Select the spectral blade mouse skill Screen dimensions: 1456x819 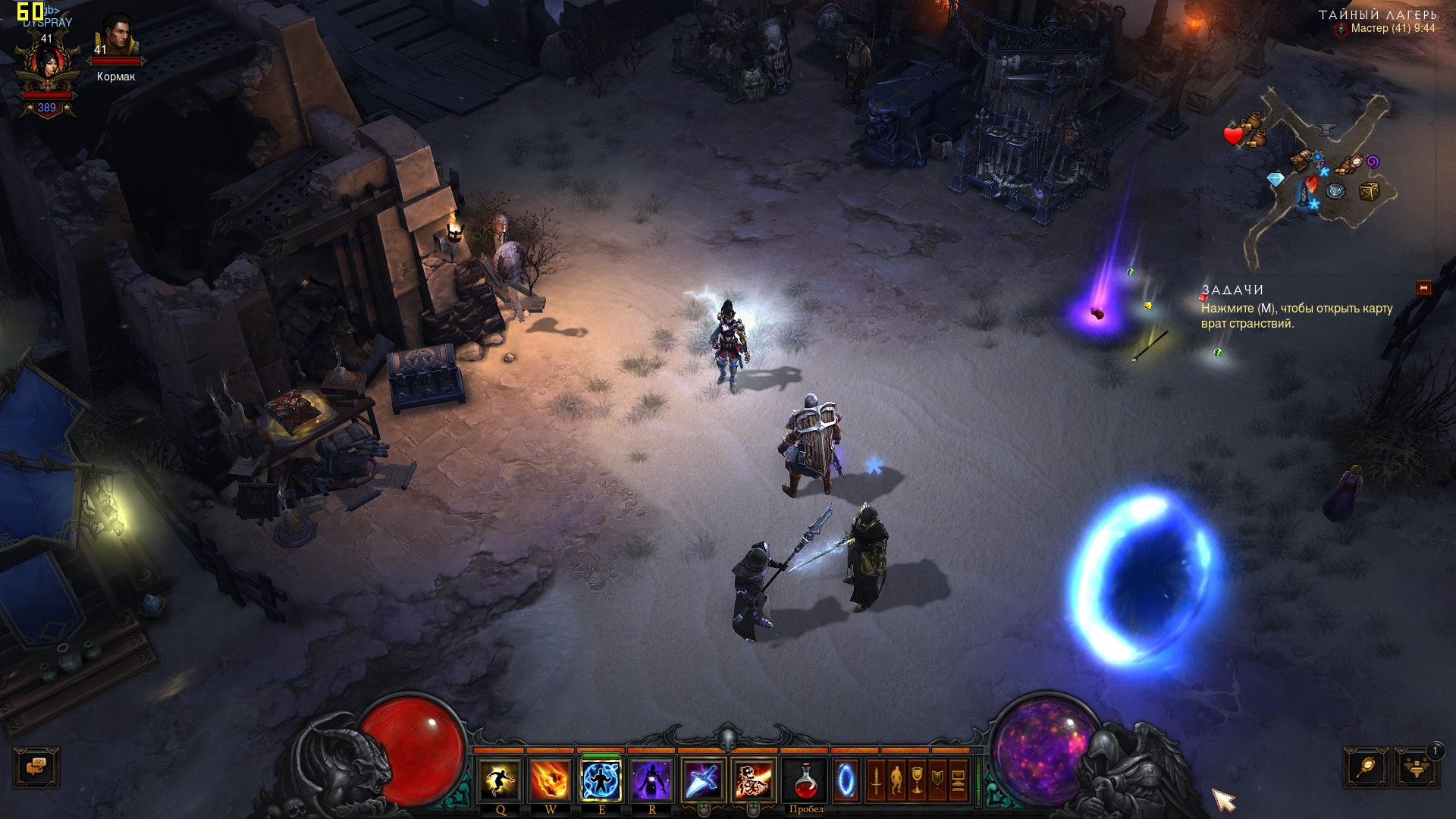703,780
